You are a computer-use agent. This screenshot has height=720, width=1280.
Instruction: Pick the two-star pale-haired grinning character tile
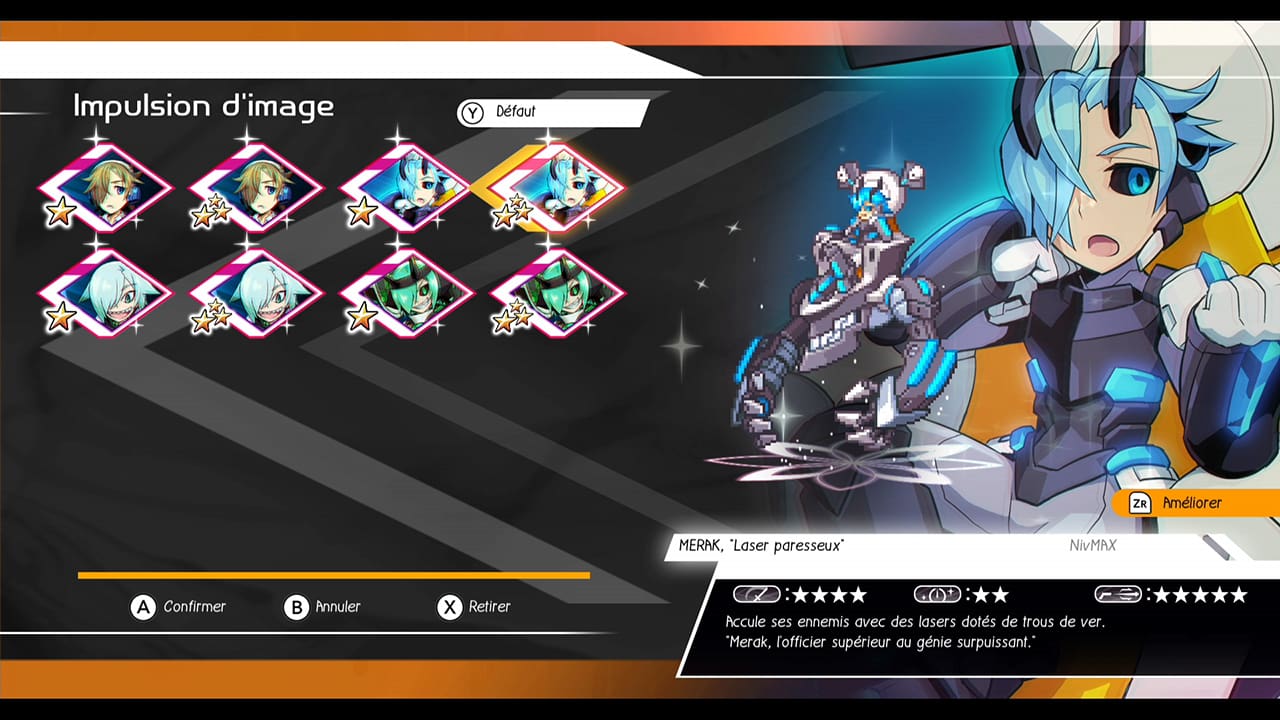[x=256, y=293]
